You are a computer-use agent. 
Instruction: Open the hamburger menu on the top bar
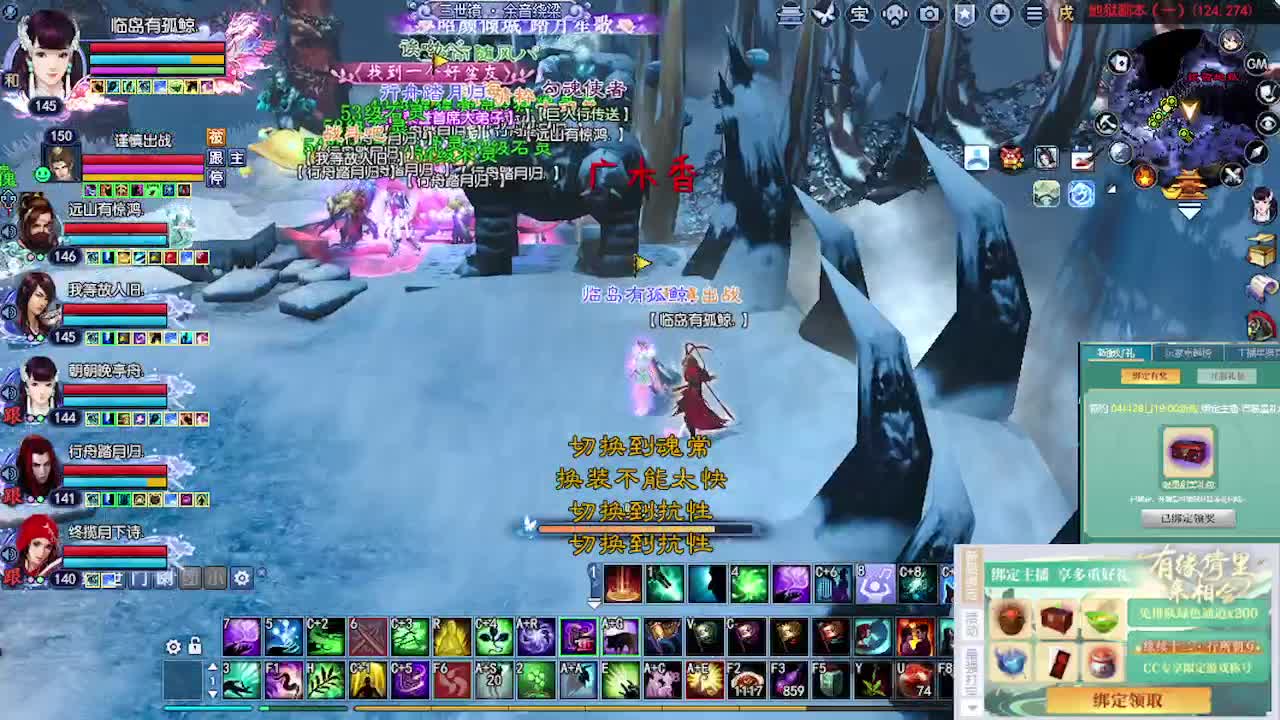point(1033,14)
